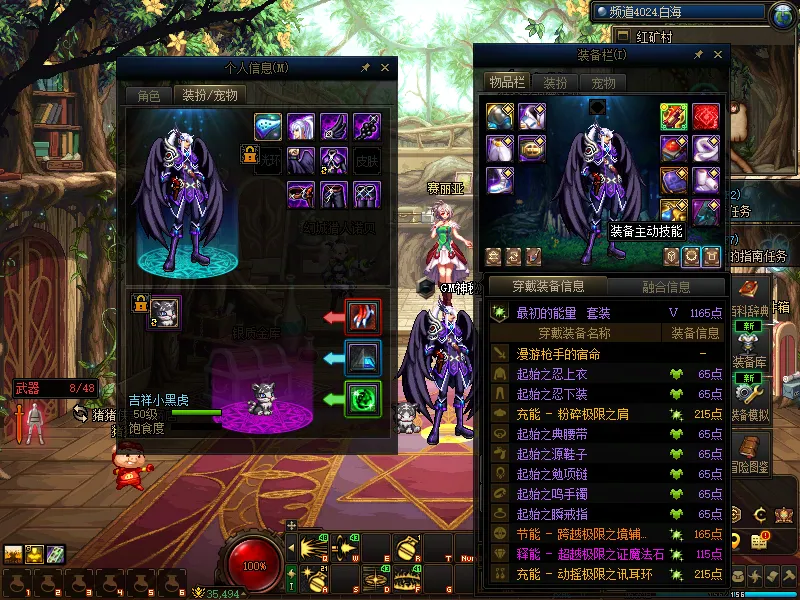Open the 装扮 tab in equipment window
The height and width of the screenshot is (600, 800).
tap(555, 83)
